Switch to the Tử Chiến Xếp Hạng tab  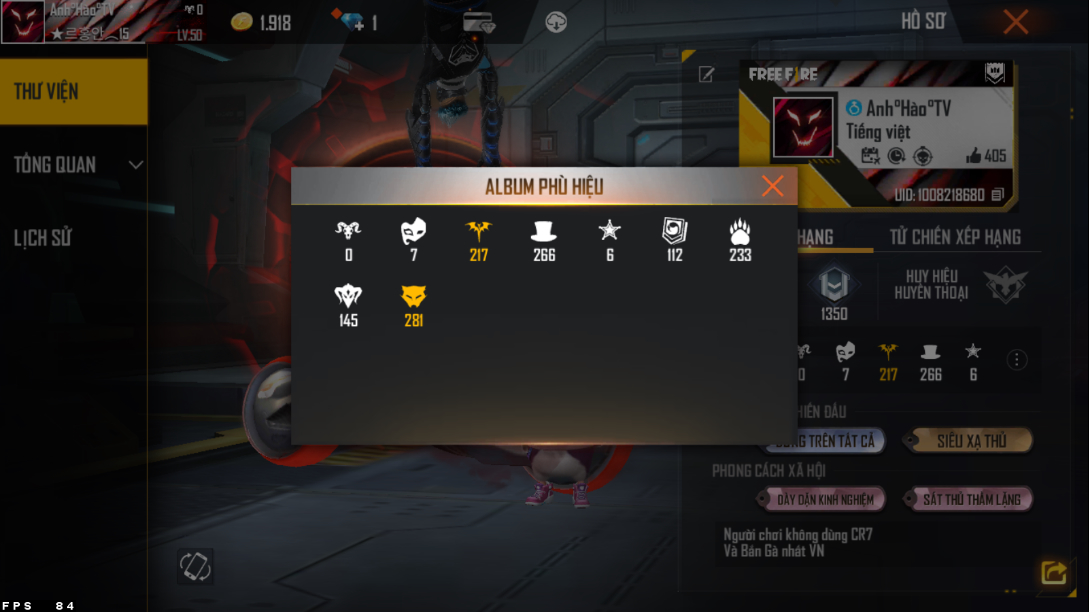pyautogui.click(x=955, y=237)
